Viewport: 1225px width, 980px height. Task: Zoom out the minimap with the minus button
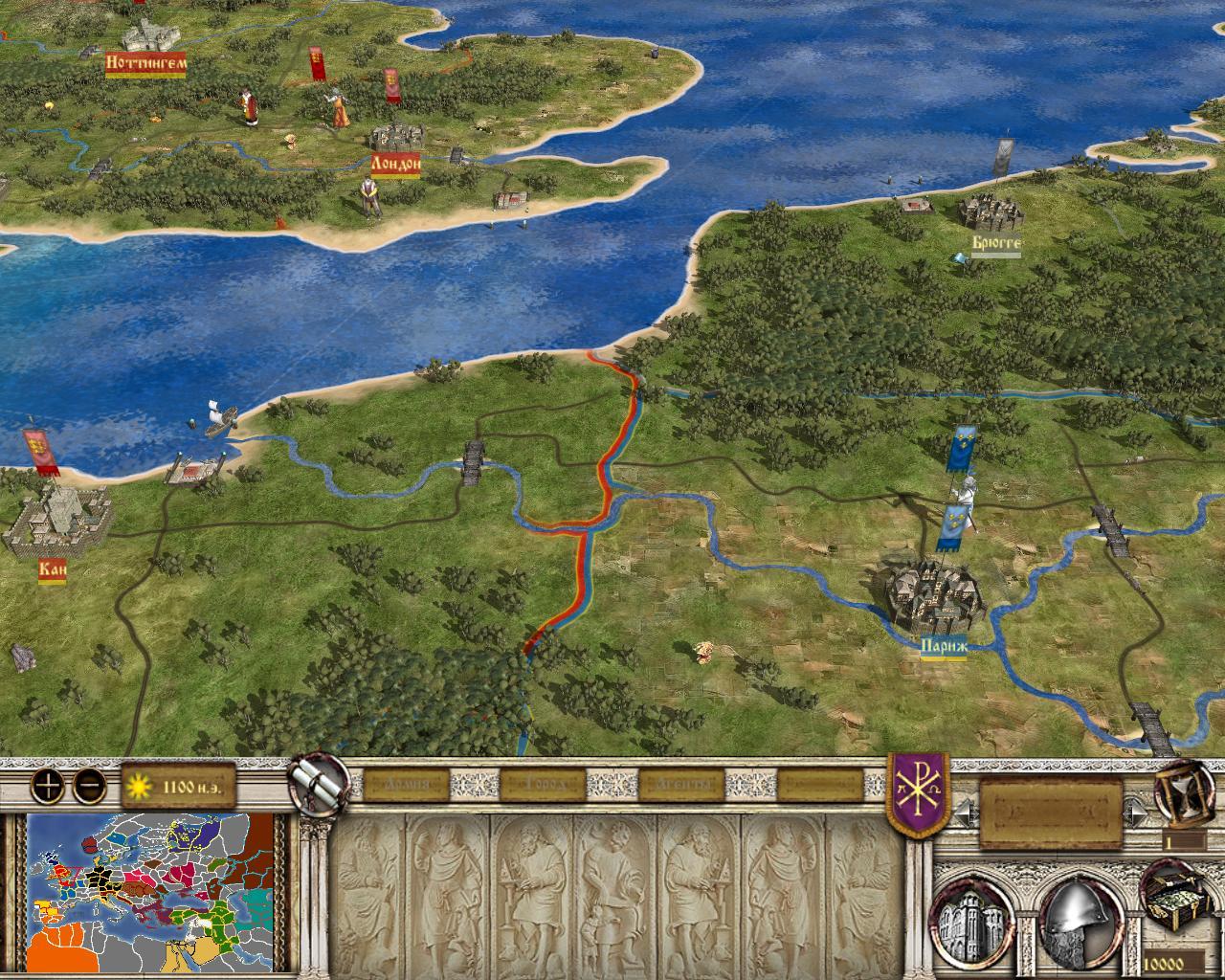(89, 787)
